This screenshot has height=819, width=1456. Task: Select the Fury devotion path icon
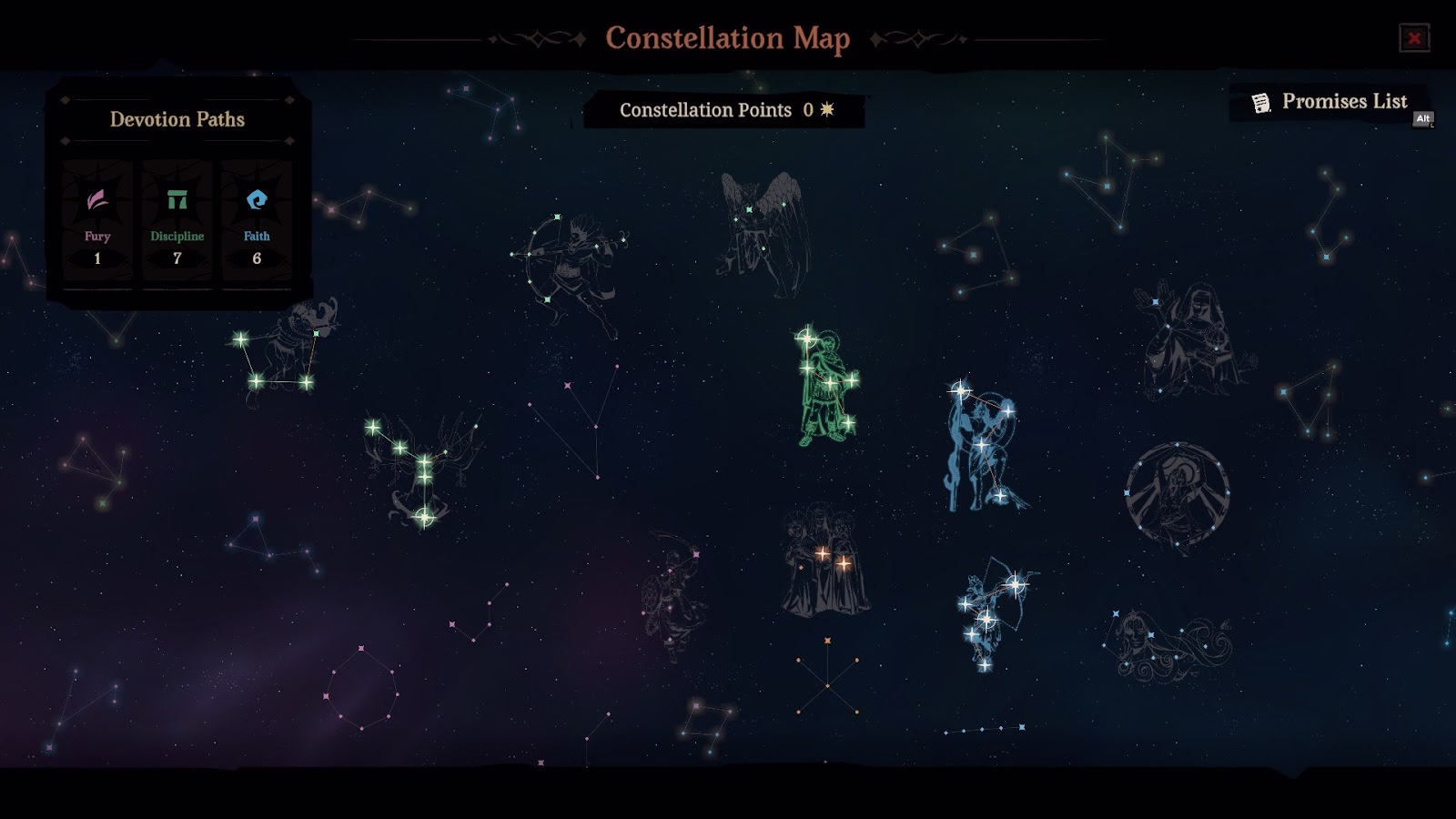[x=96, y=200]
